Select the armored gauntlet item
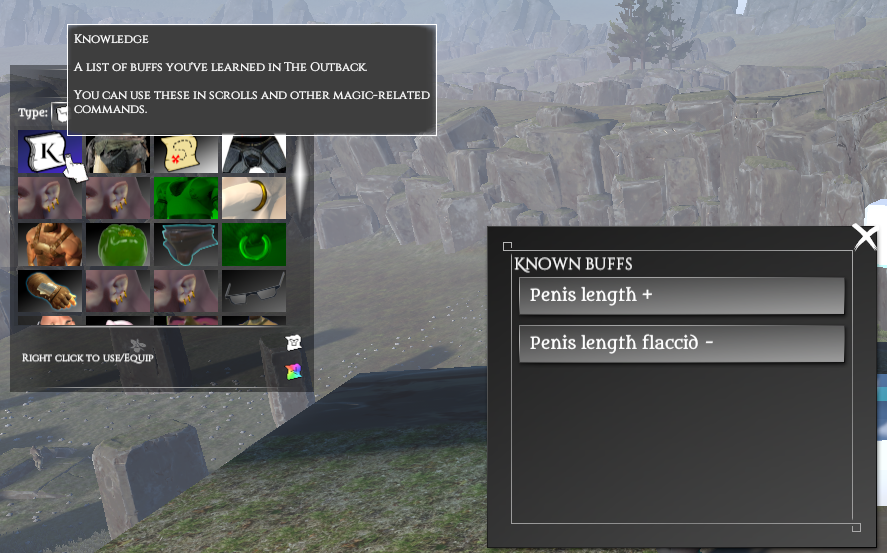 (x=49, y=290)
